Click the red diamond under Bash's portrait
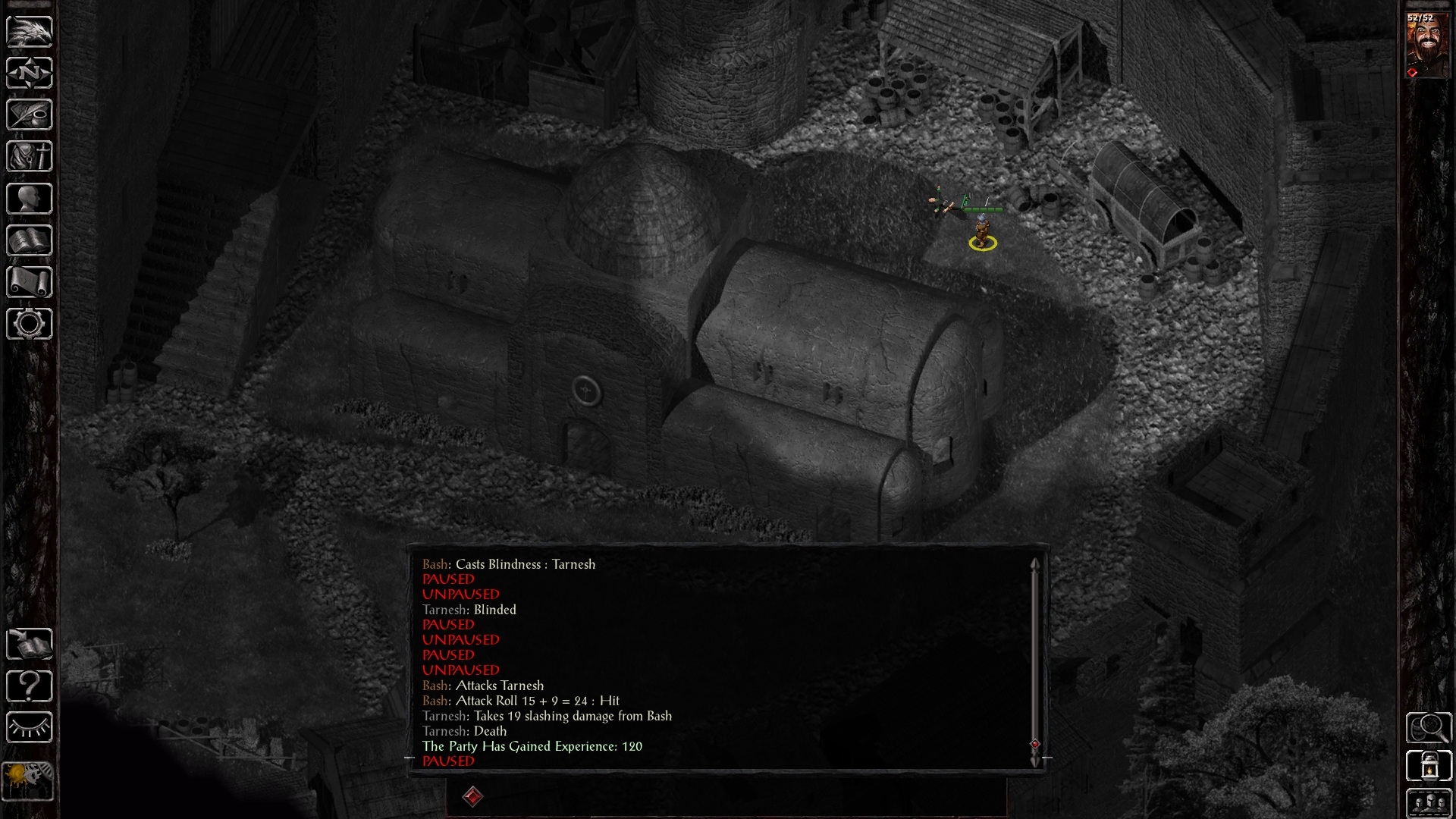This screenshot has height=819, width=1456. [1412, 71]
